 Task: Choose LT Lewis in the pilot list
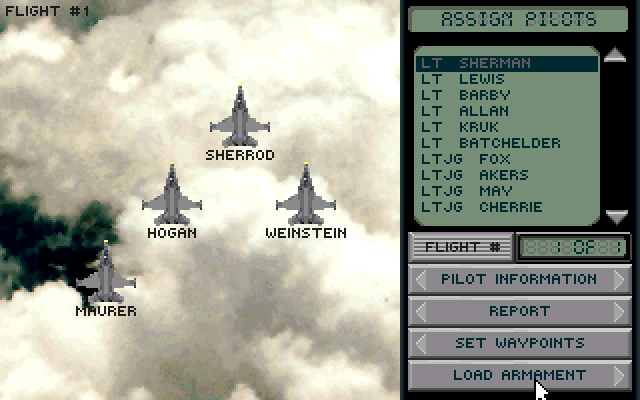click(506, 79)
